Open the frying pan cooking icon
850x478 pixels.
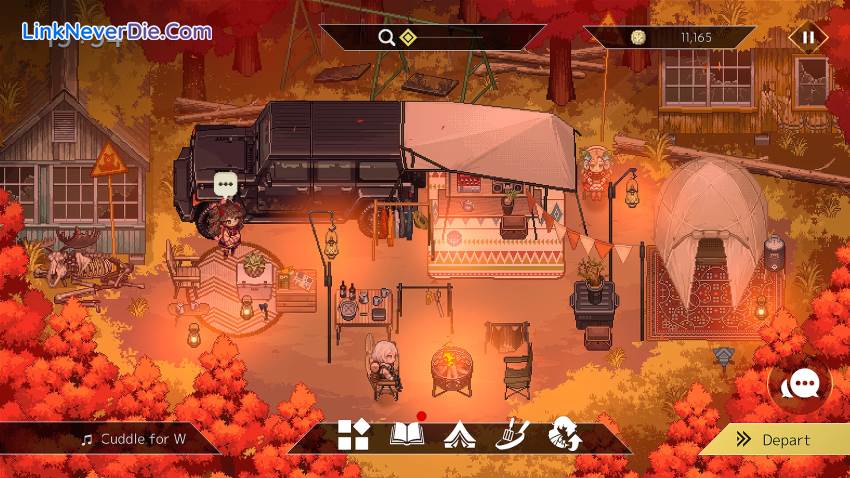coord(511,434)
